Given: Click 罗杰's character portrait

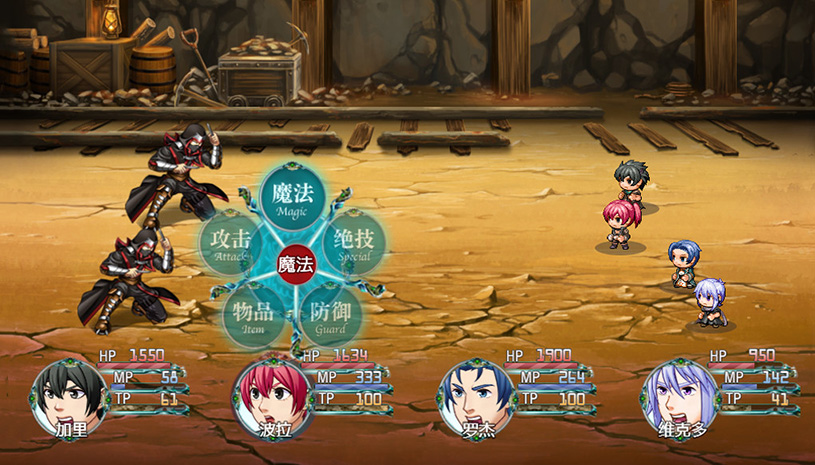Looking at the screenshot, I should 473,395.
